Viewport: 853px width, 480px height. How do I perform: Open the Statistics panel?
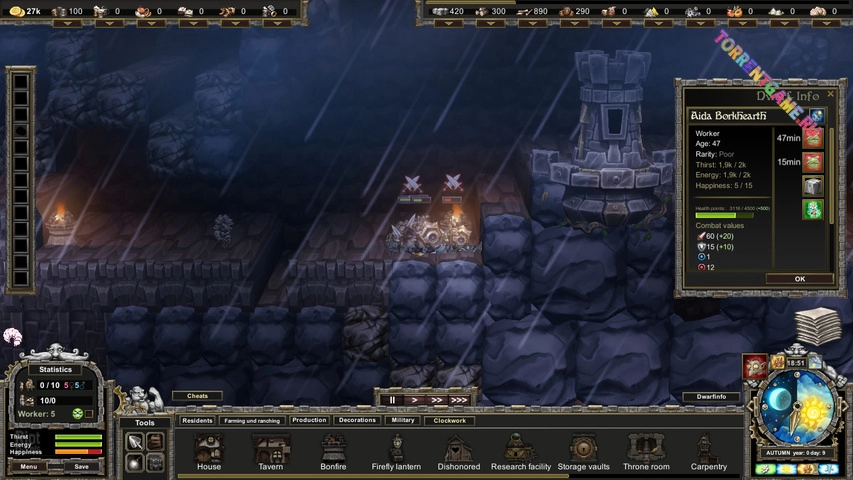click(55, 369)
